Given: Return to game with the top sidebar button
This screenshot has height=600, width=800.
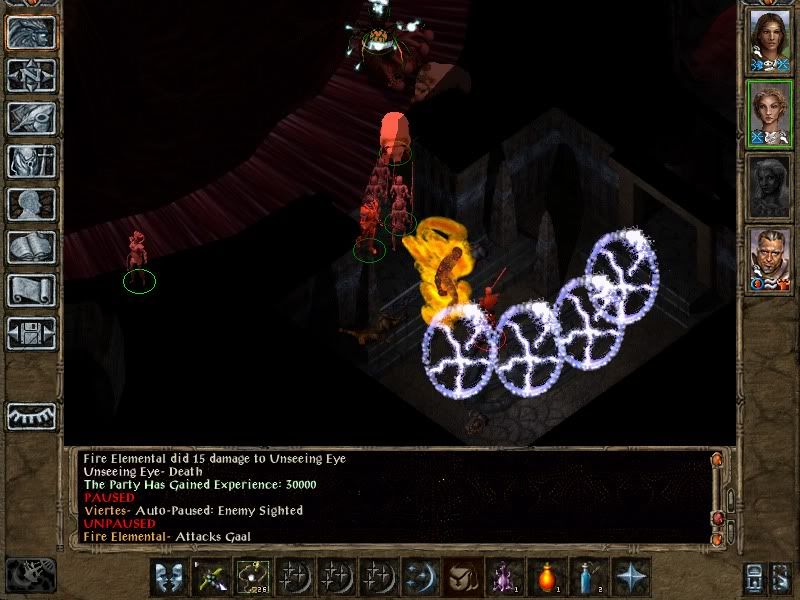Looking at the screenshot, I should (31, 33).
